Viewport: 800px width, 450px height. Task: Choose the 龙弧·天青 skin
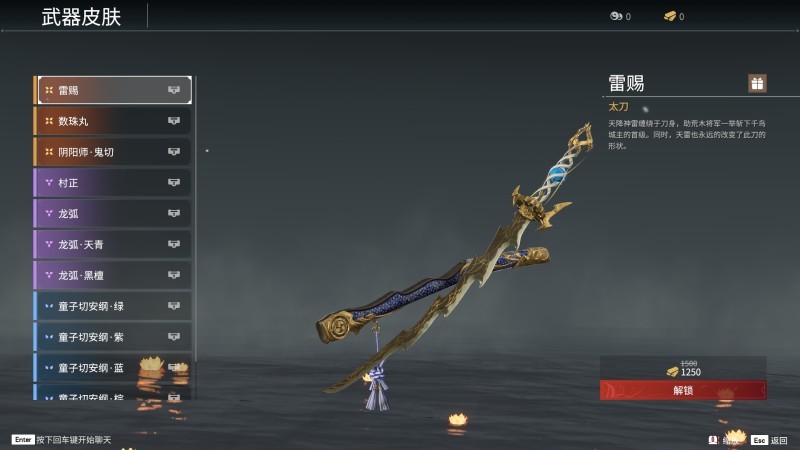click(113, 244)
